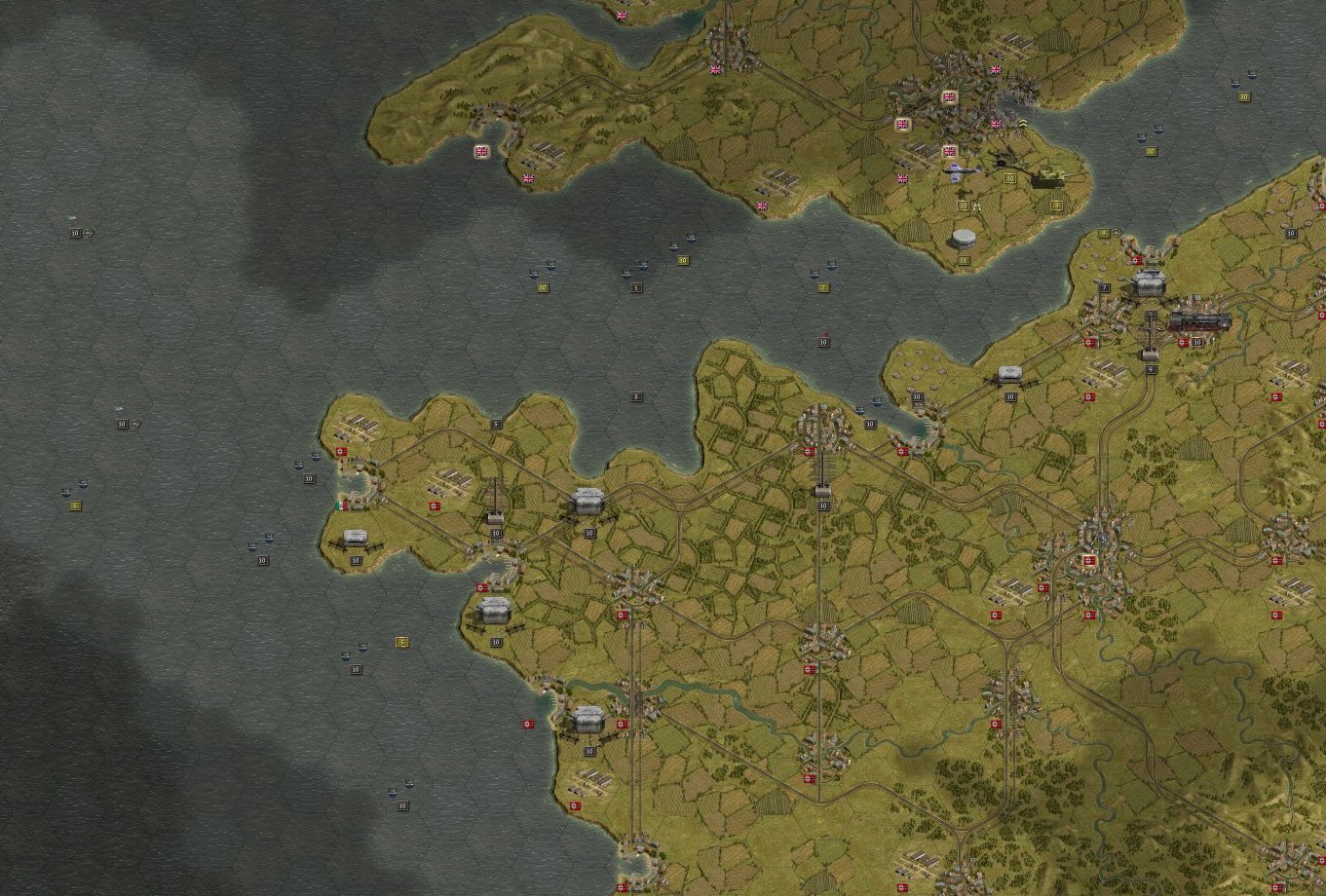The height and width of the screenshot is (896, 1326).
Task: Click the paratrooper unit icon near the town
Action: tap(1023, 125)
